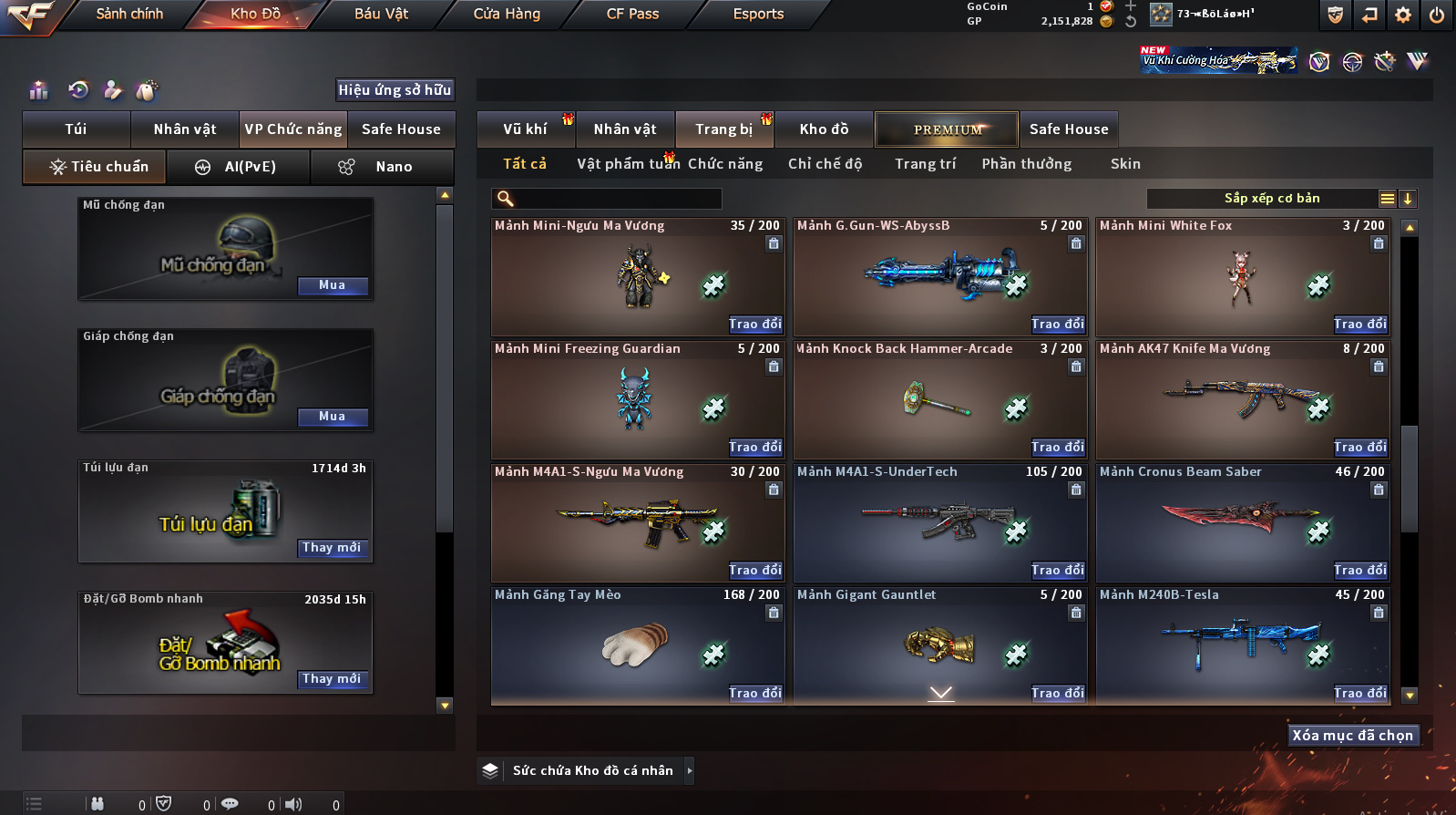Screen dimensions: 1456x815
Task: Open the CF Pass menu
Action: point(632,14)
